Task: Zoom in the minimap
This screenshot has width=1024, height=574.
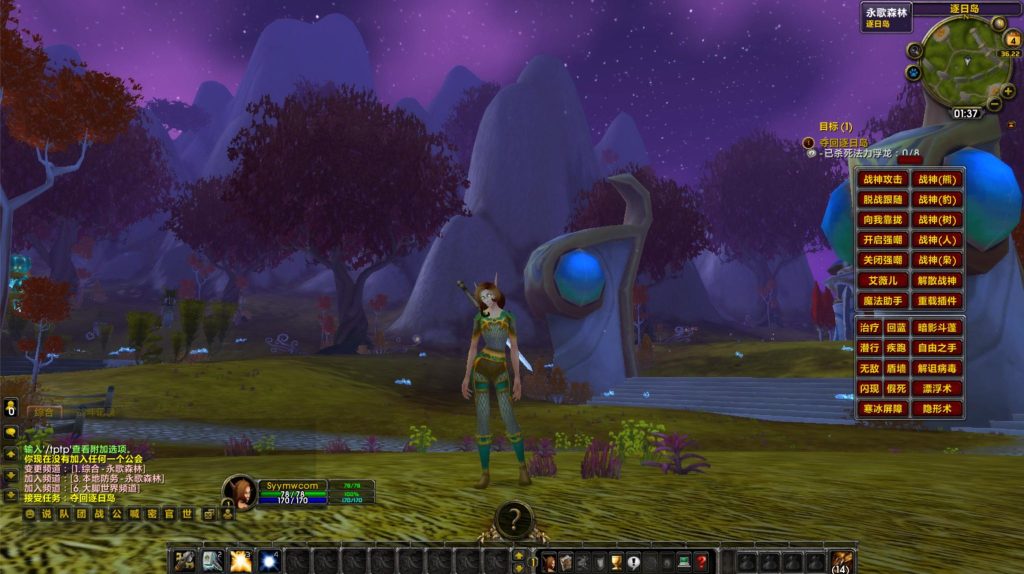Action: click(1007, 91)
